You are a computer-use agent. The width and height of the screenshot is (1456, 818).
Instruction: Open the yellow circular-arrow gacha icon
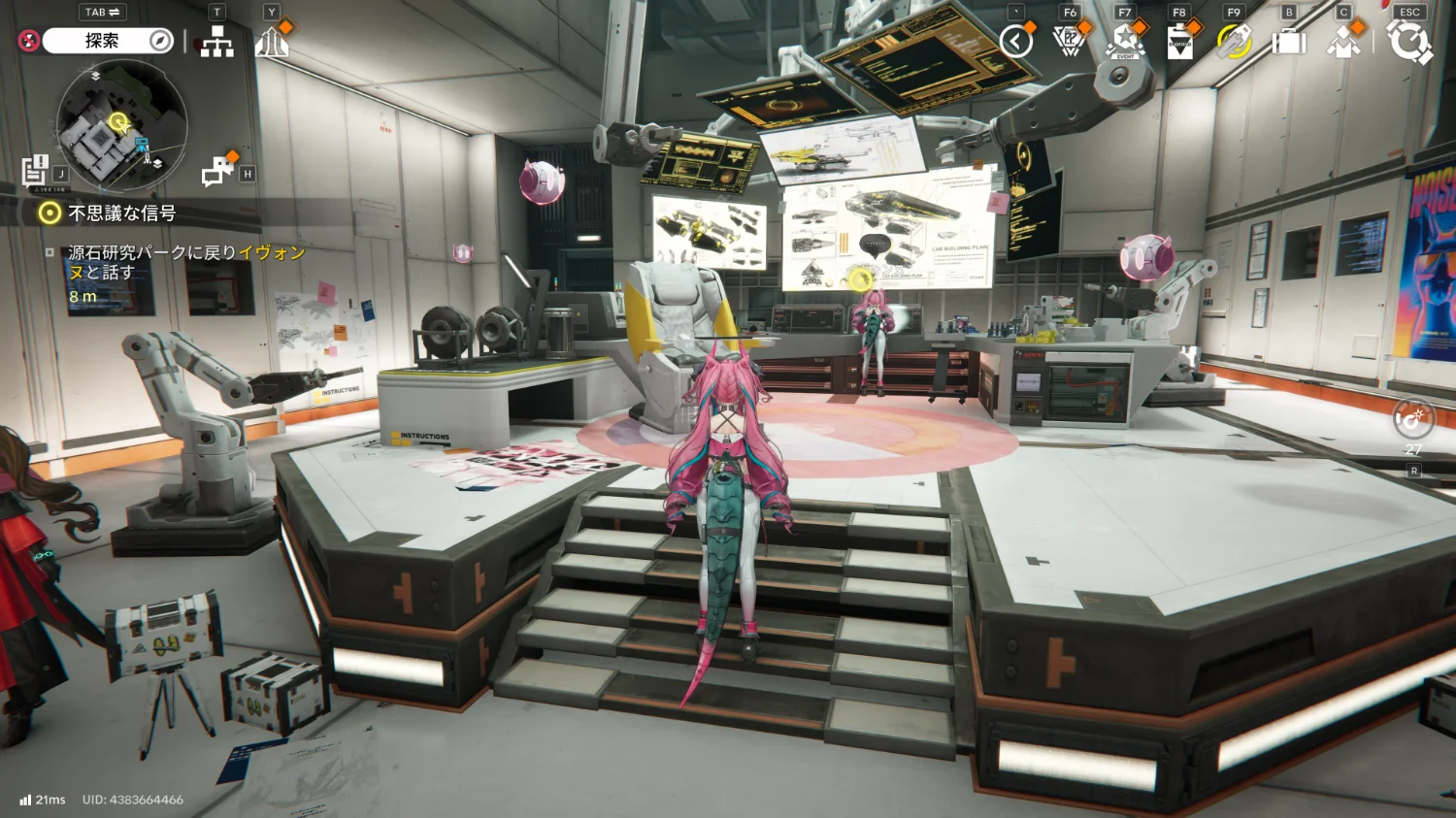point(1234,42)
